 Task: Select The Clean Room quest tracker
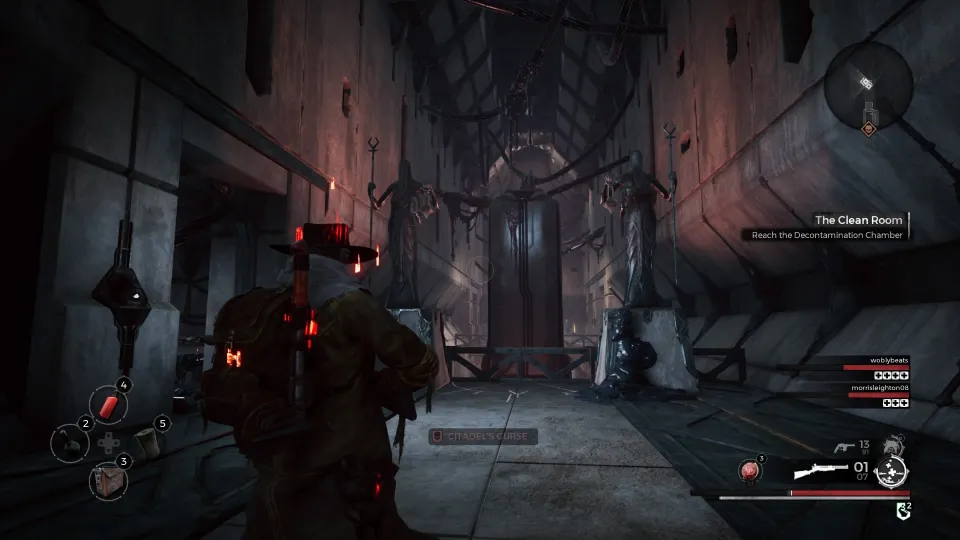[x=858, y=220]
